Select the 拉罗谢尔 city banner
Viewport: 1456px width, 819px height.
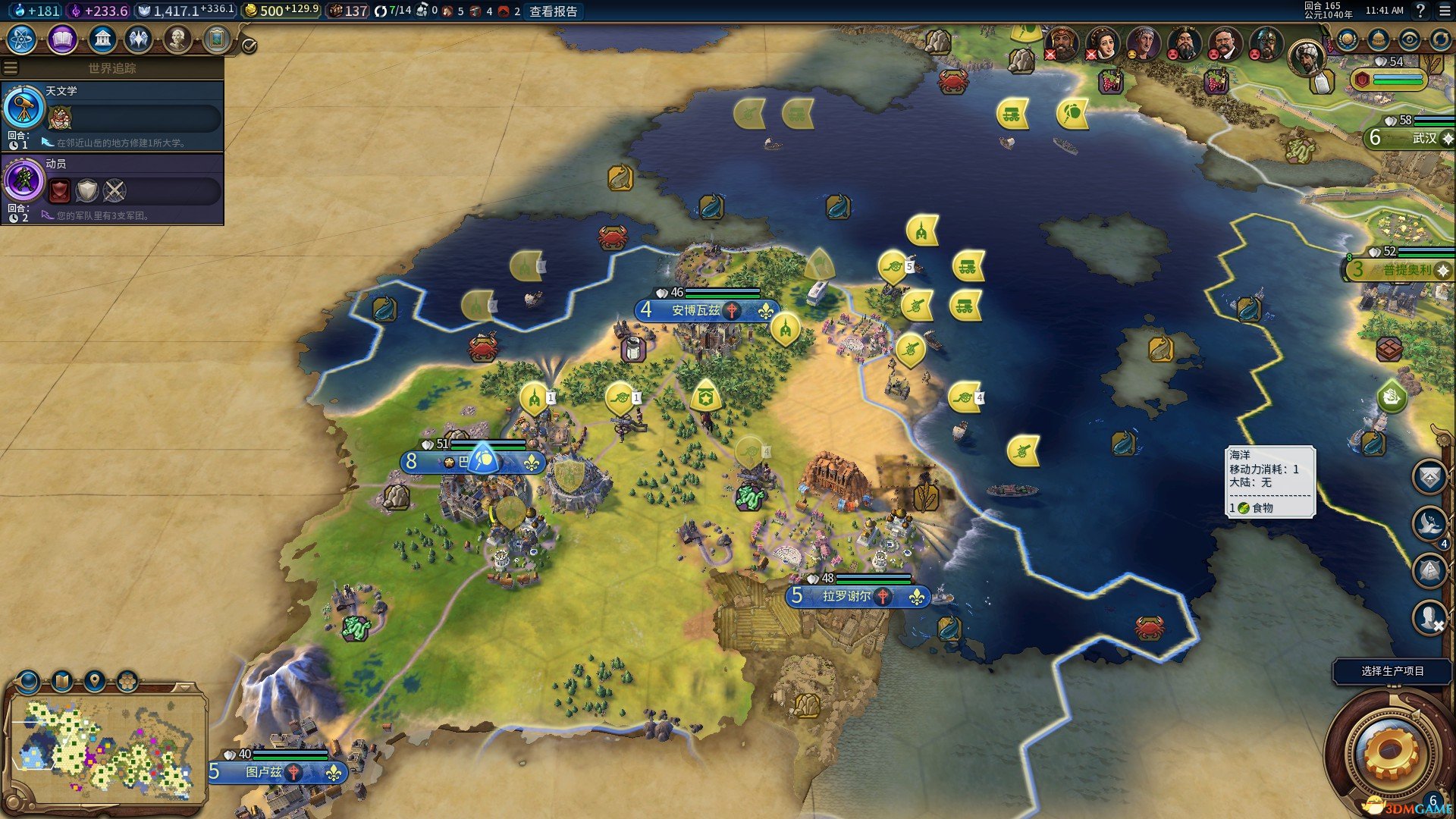(x=846, y=597)
